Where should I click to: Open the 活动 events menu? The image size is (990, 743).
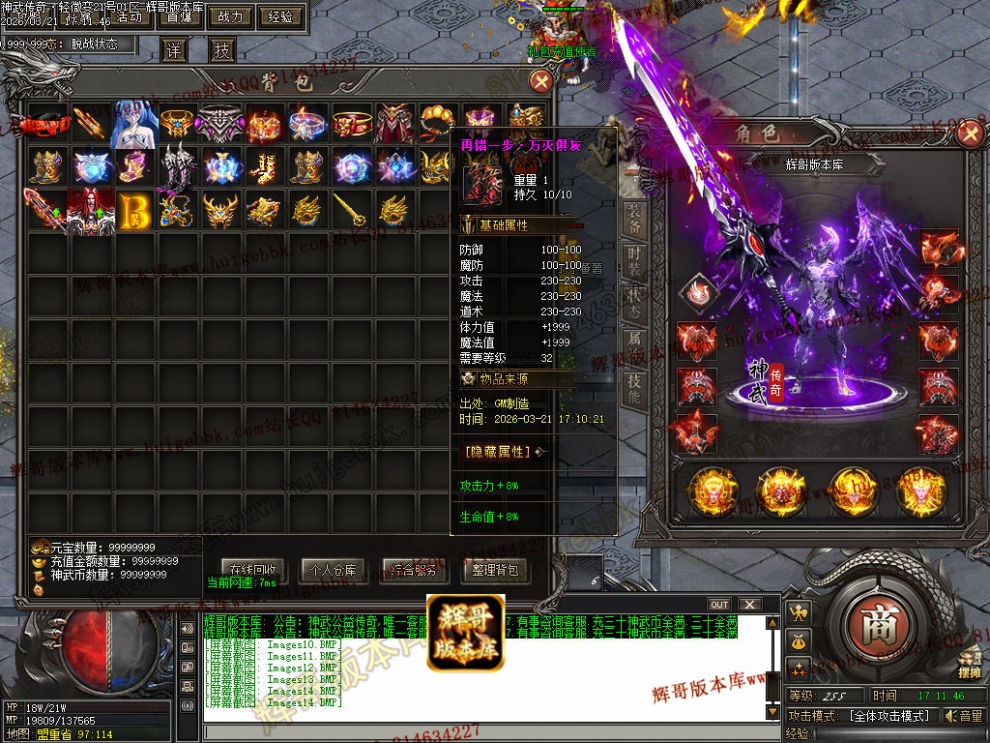coord(128,17)
